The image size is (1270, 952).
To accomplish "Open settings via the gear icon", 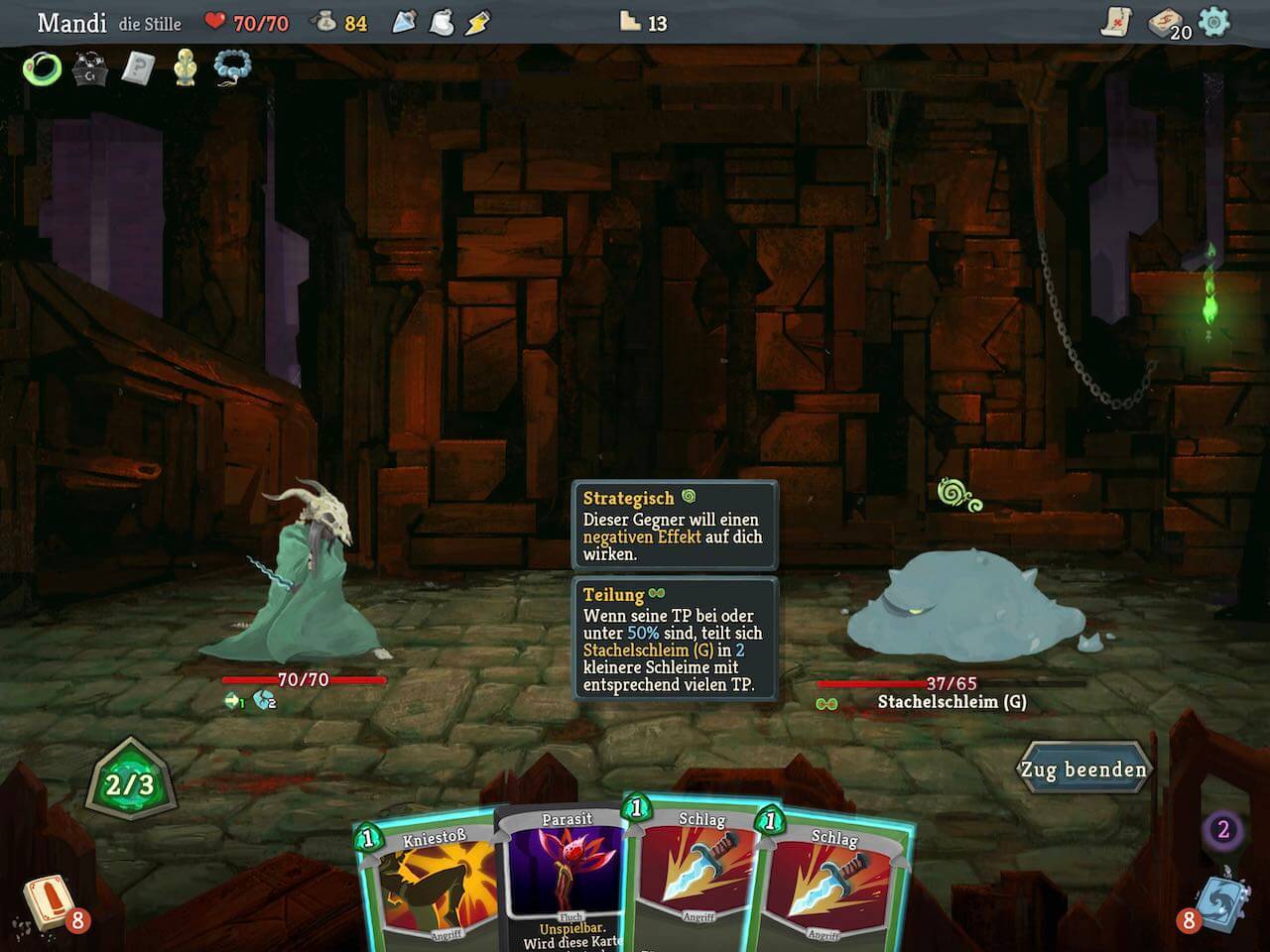I will pos(1213,22).
